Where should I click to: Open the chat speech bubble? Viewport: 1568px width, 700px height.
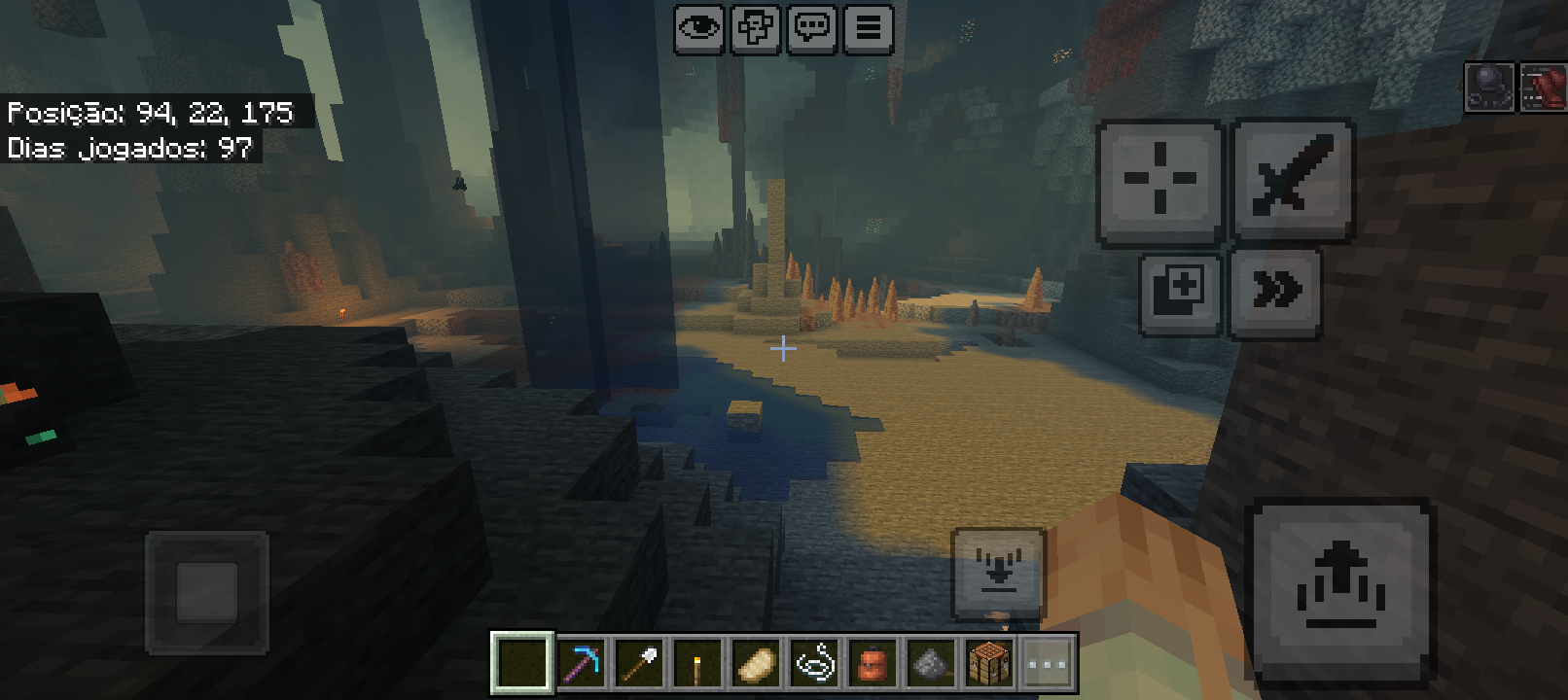tap(812, 28)
